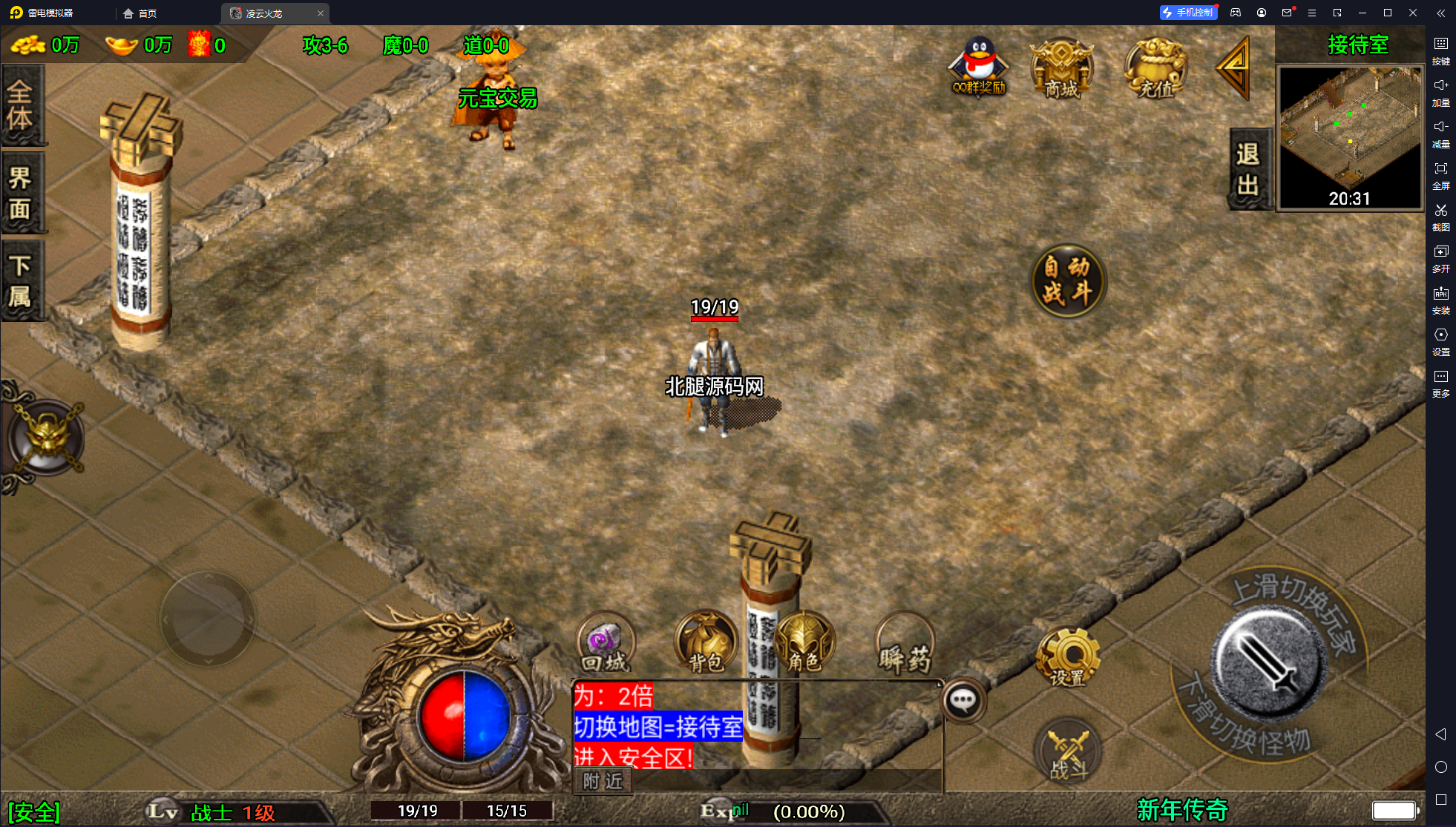Click the 退出 exit button

[x=1248, y=169]
